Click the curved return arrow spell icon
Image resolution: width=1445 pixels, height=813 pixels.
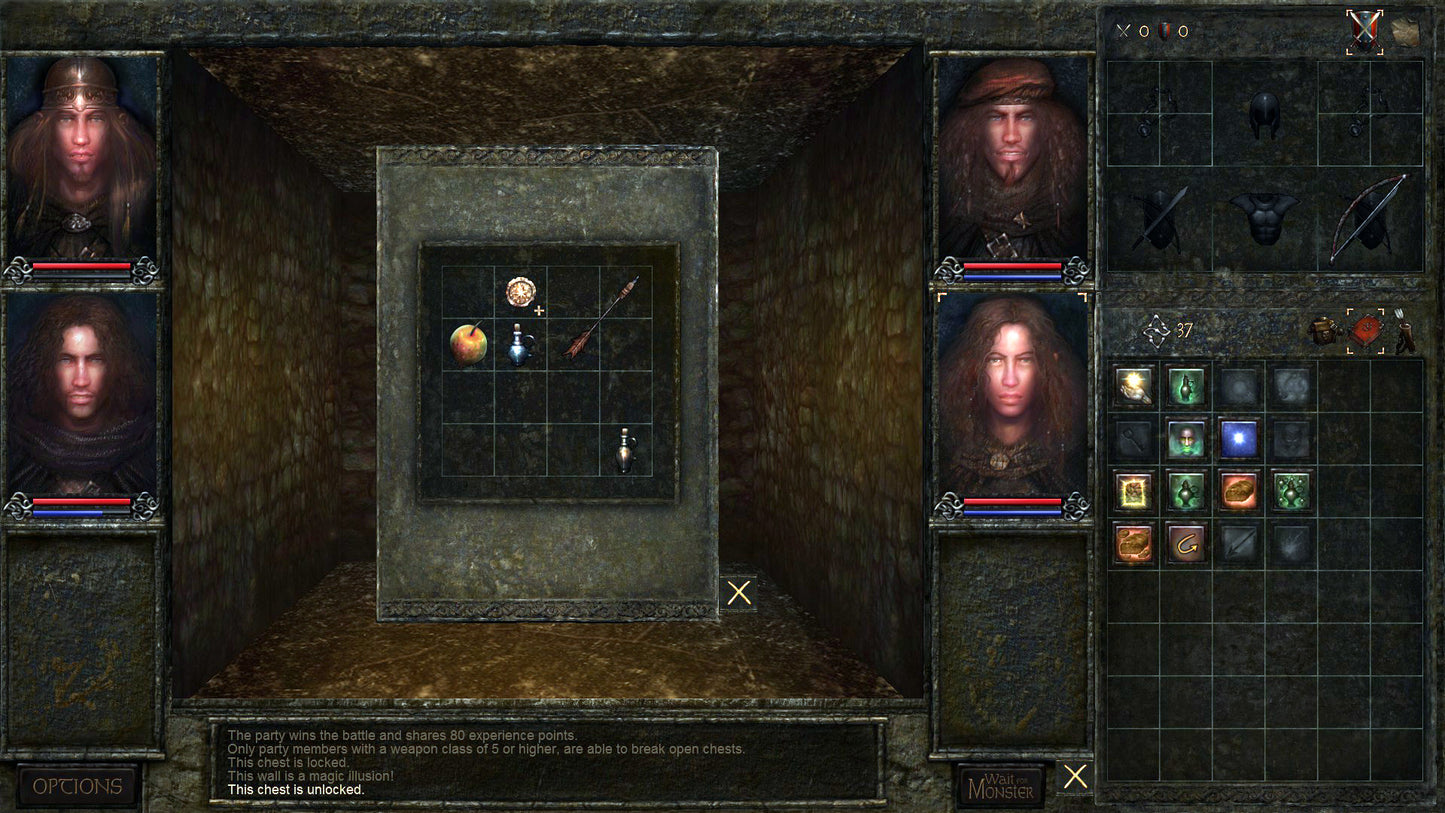1185,543
